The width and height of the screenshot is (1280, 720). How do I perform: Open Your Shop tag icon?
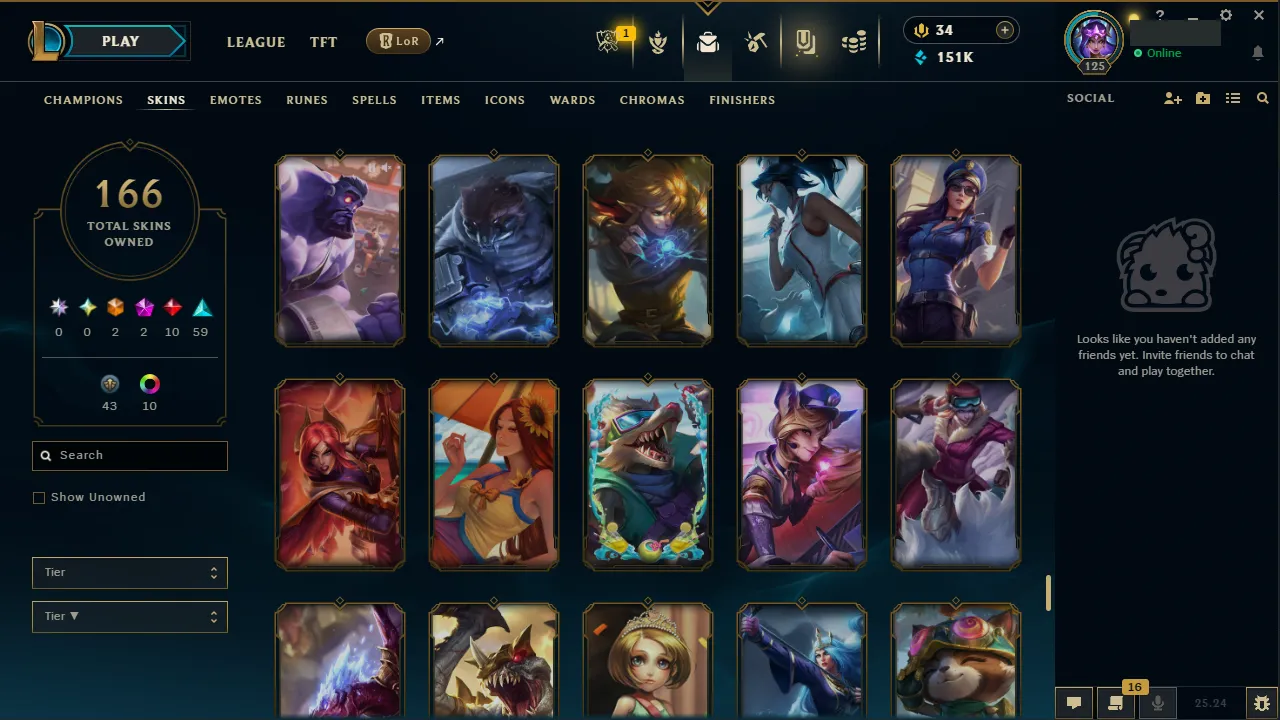(x=805, y=41)
